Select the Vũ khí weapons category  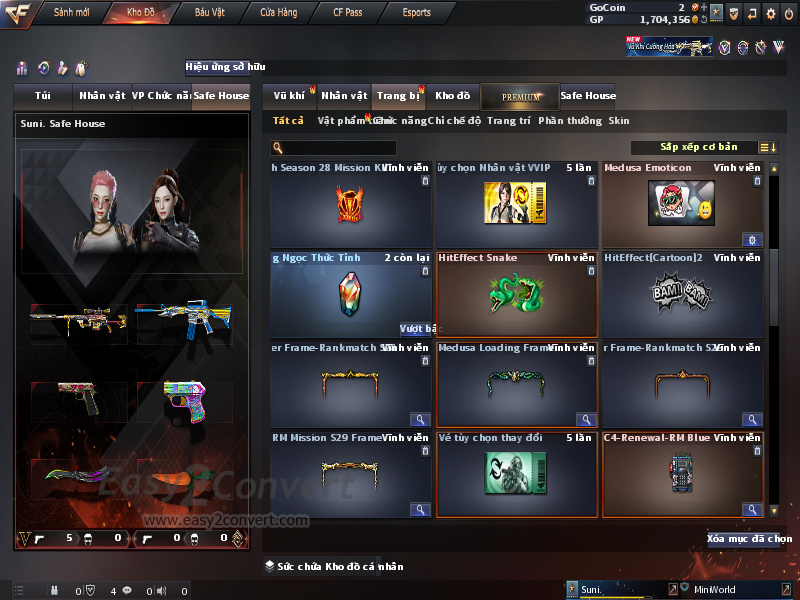289,96
